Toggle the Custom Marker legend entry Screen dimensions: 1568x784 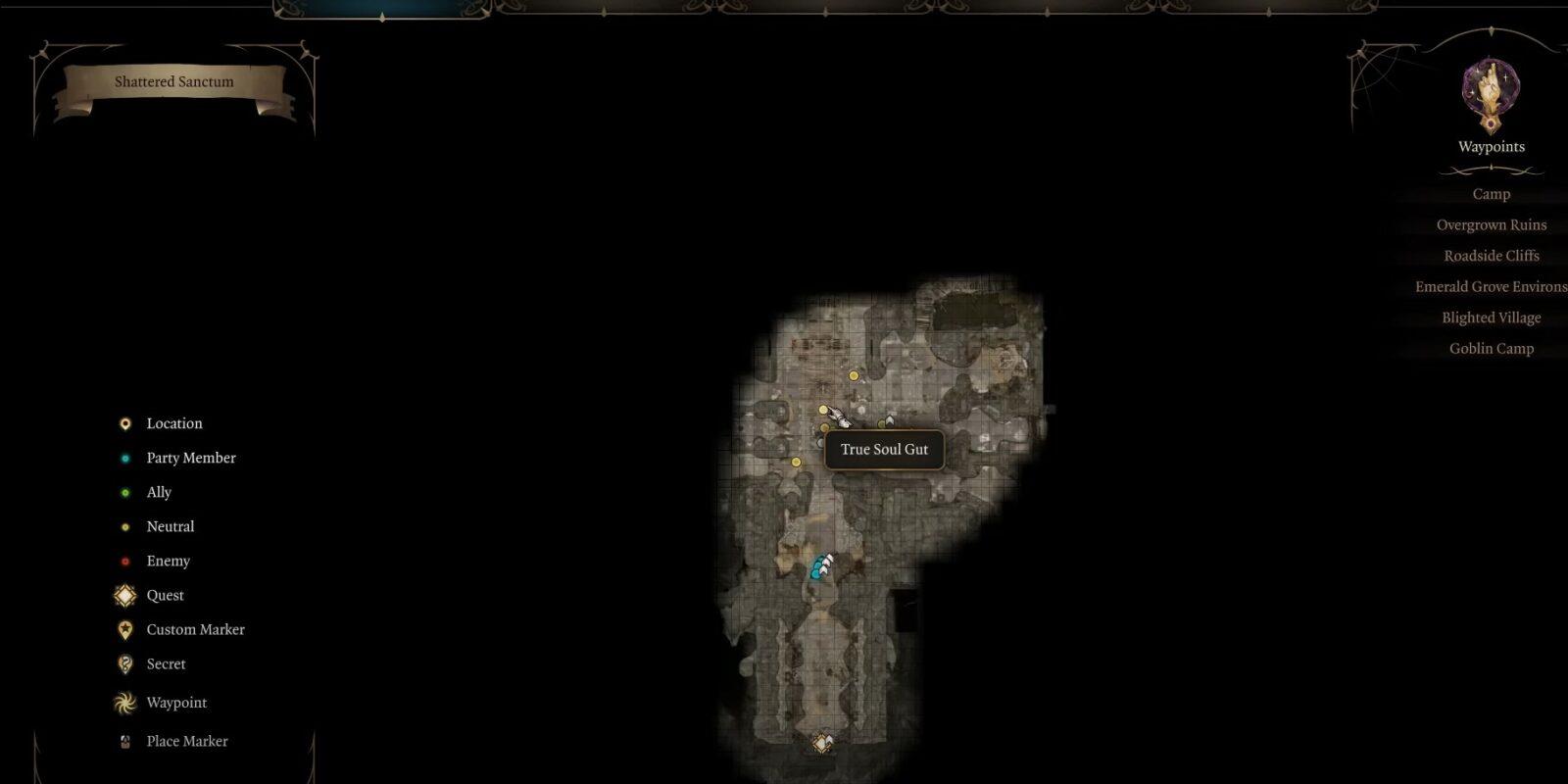(x=195, y=629)
